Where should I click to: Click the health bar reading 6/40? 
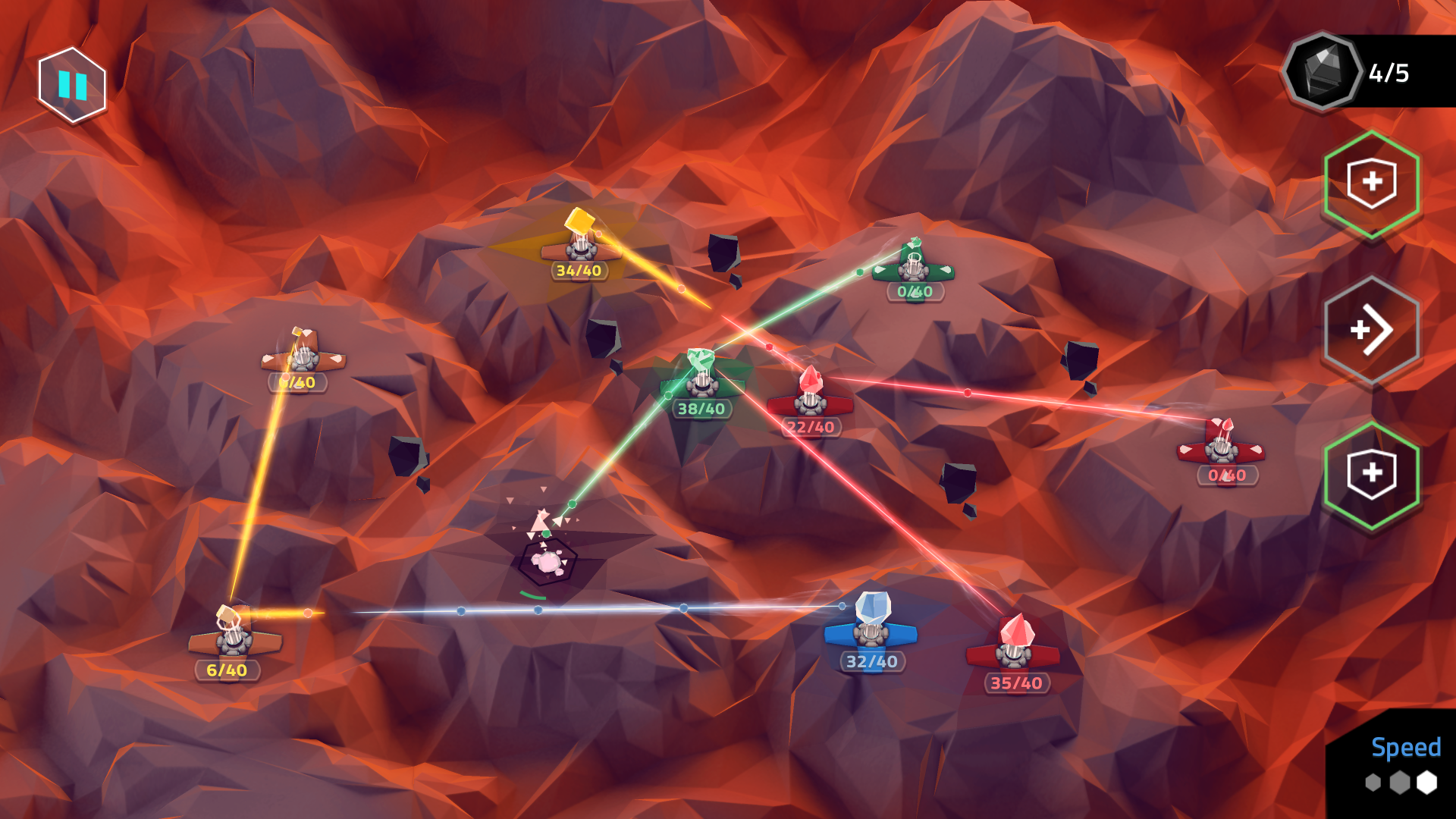[x=227, y=670]
